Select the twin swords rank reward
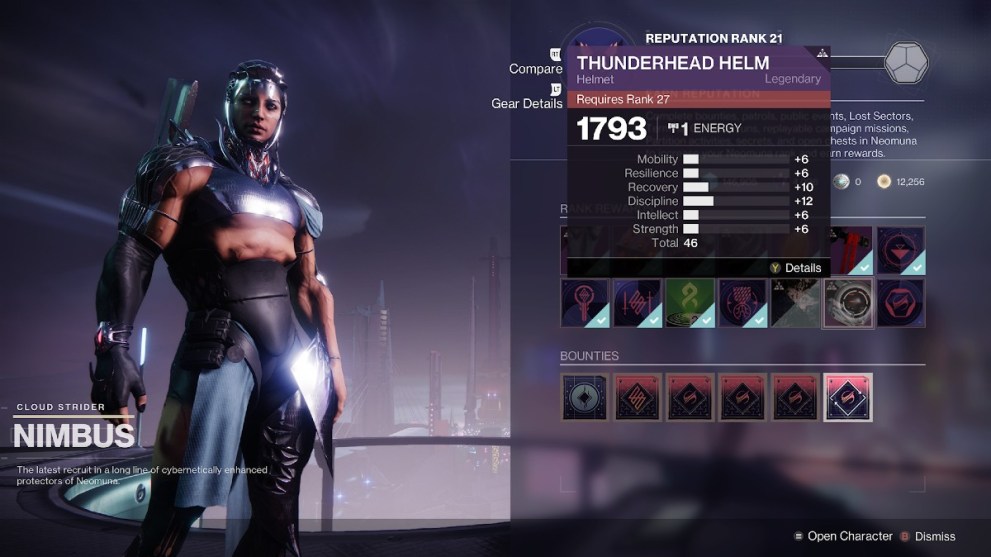The width and height of the screenshot is (991, 557). tap(638, 303)
